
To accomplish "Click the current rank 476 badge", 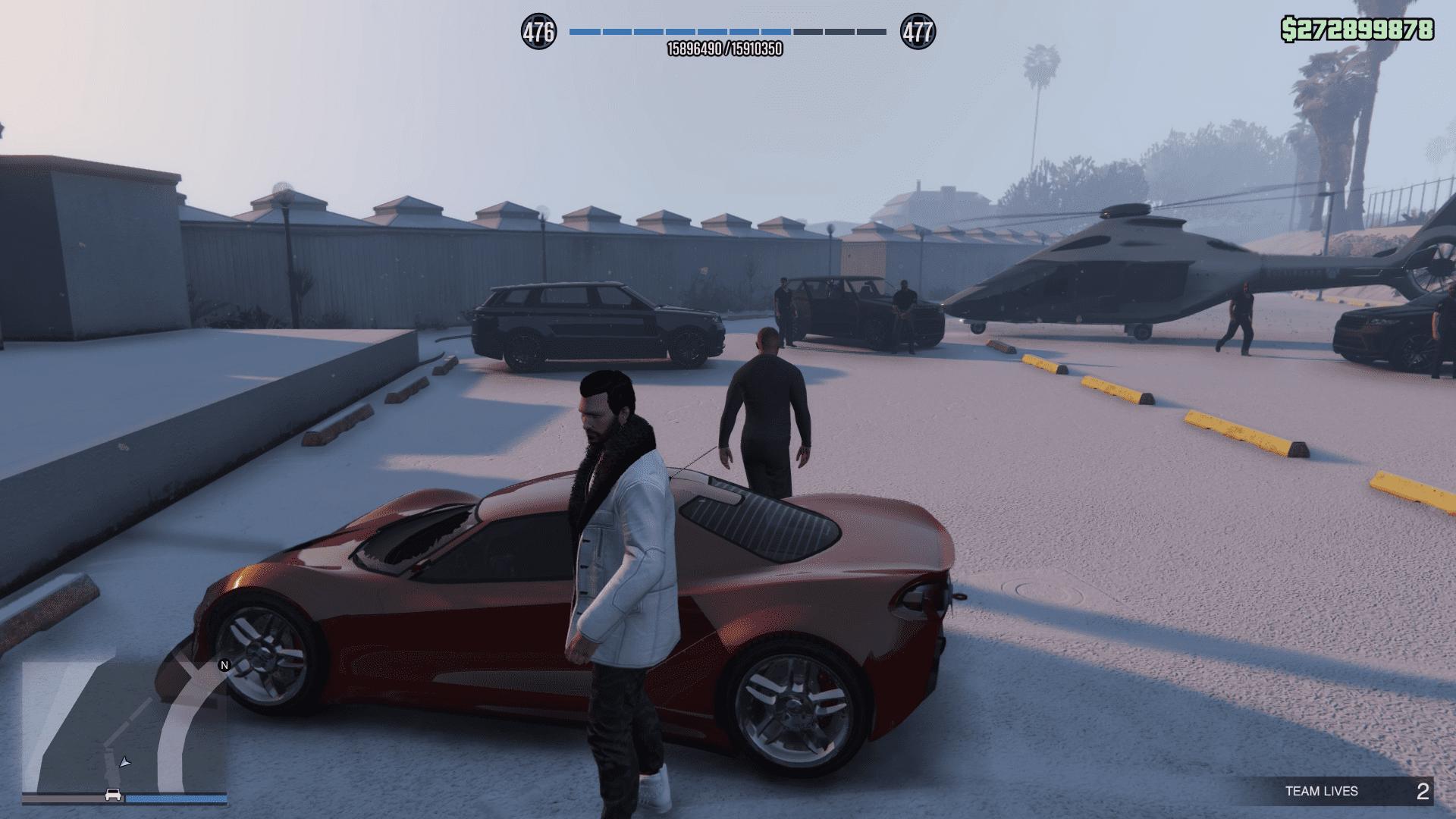I will coord(538,32).
